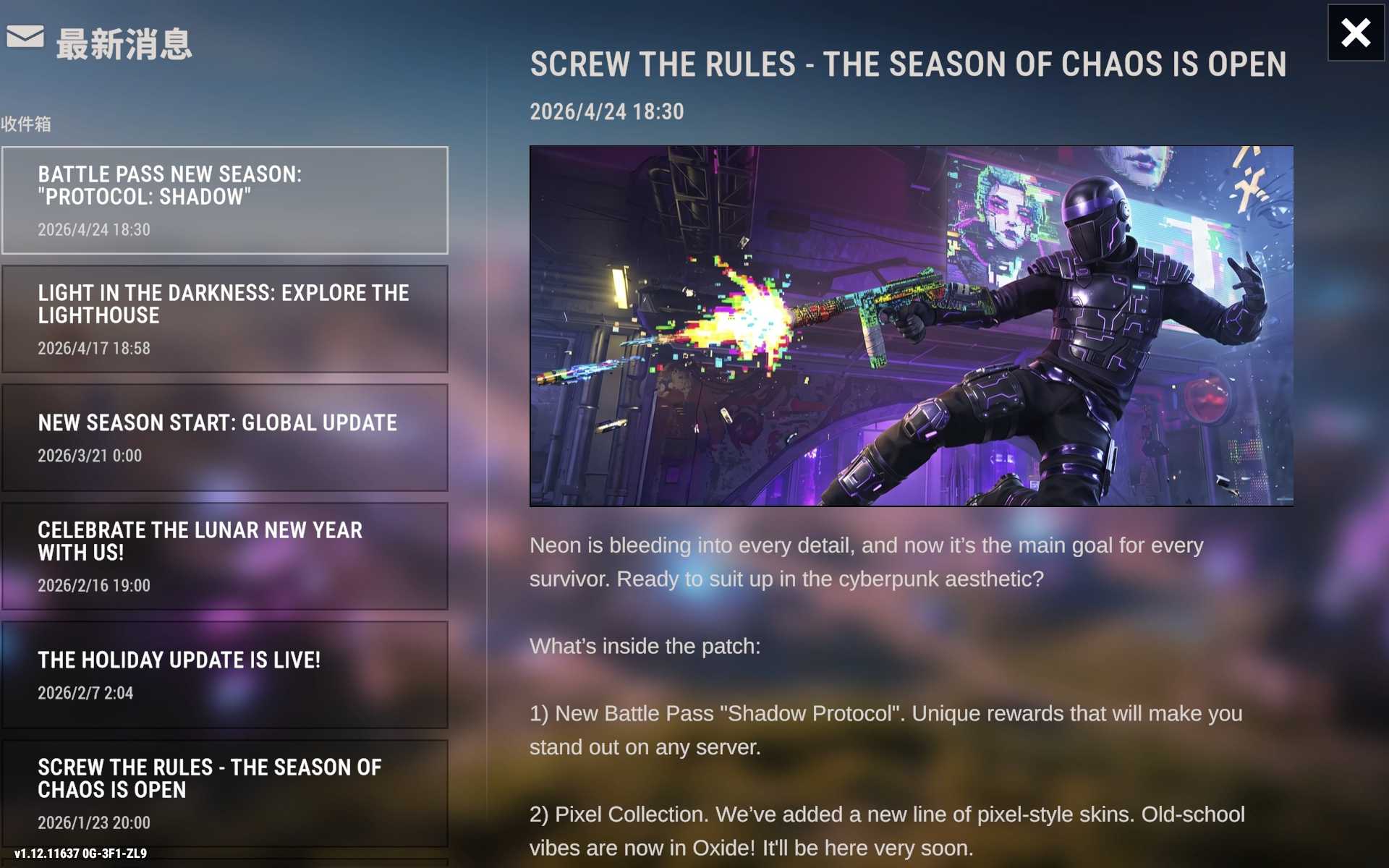Open The Holiday Update Is Live message
This screenshot has height=868, width=1389.
point(224,675)
